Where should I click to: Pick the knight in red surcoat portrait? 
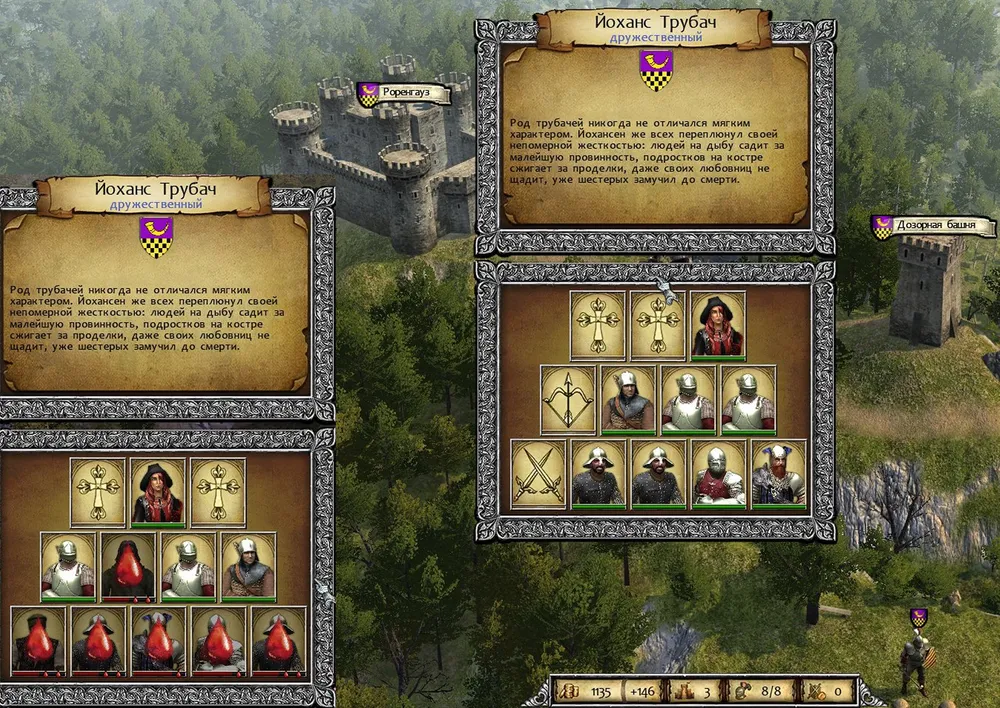[718, 473]
